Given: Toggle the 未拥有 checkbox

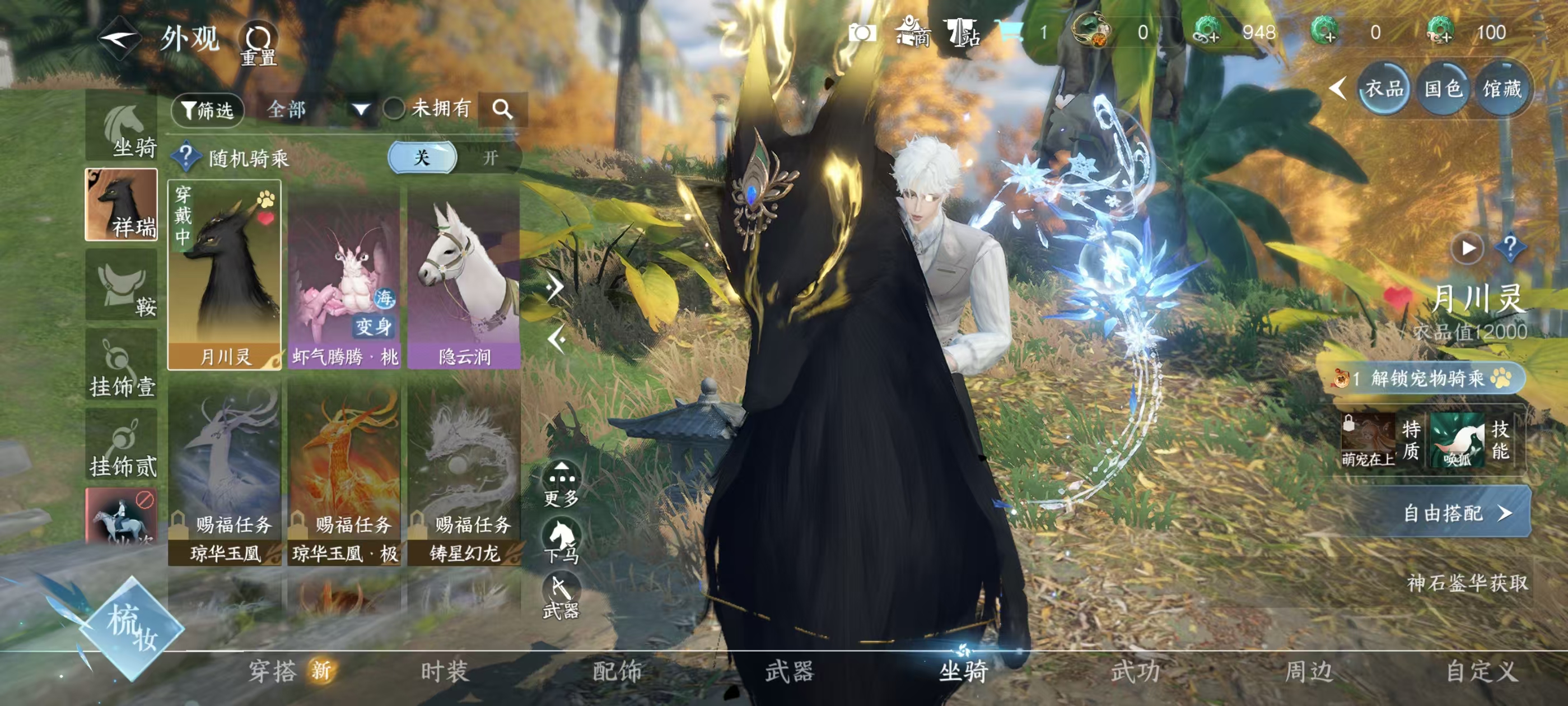Looking at the screenshot, I should point(394,110).
